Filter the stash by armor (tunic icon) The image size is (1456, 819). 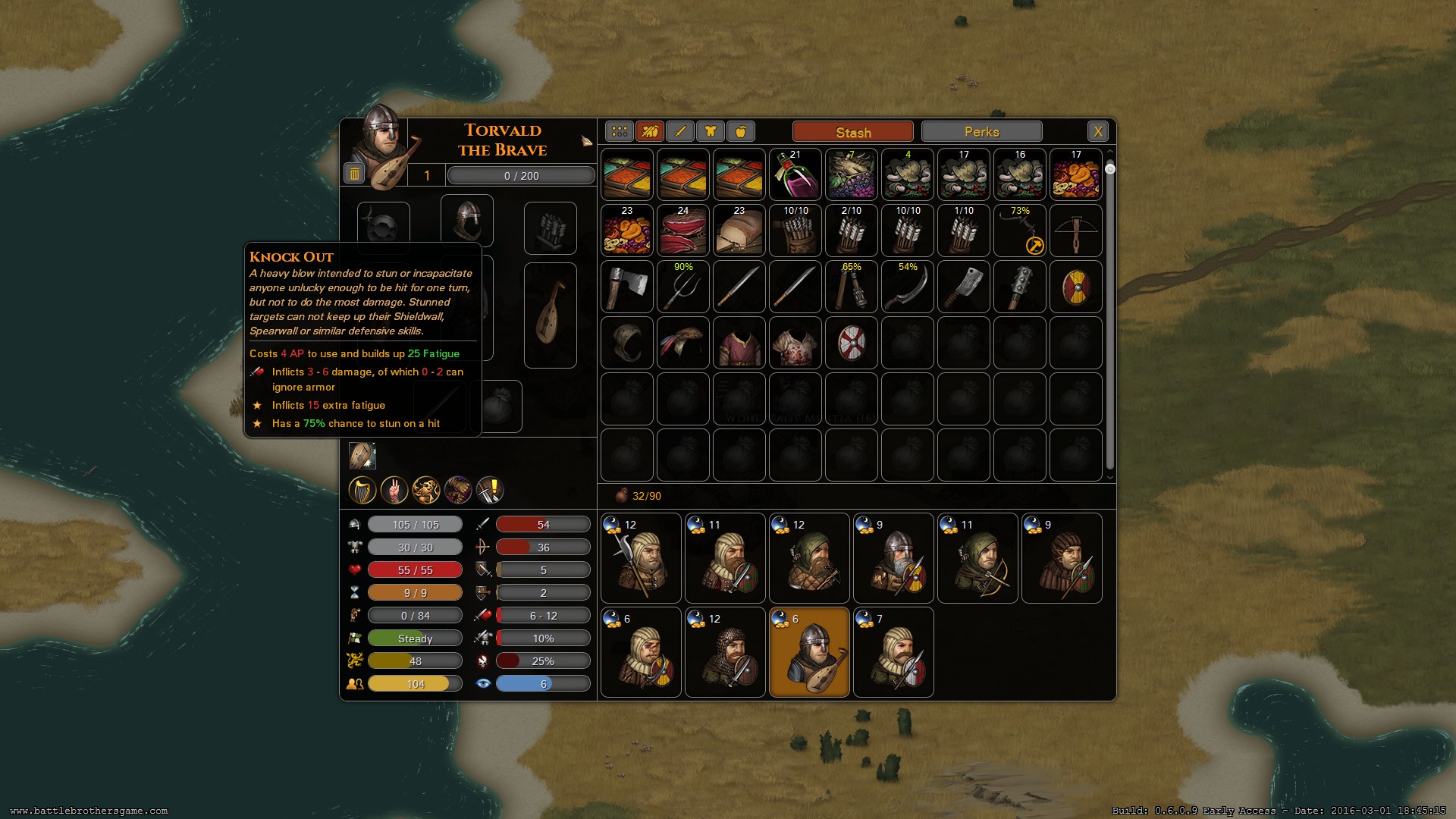711,132
